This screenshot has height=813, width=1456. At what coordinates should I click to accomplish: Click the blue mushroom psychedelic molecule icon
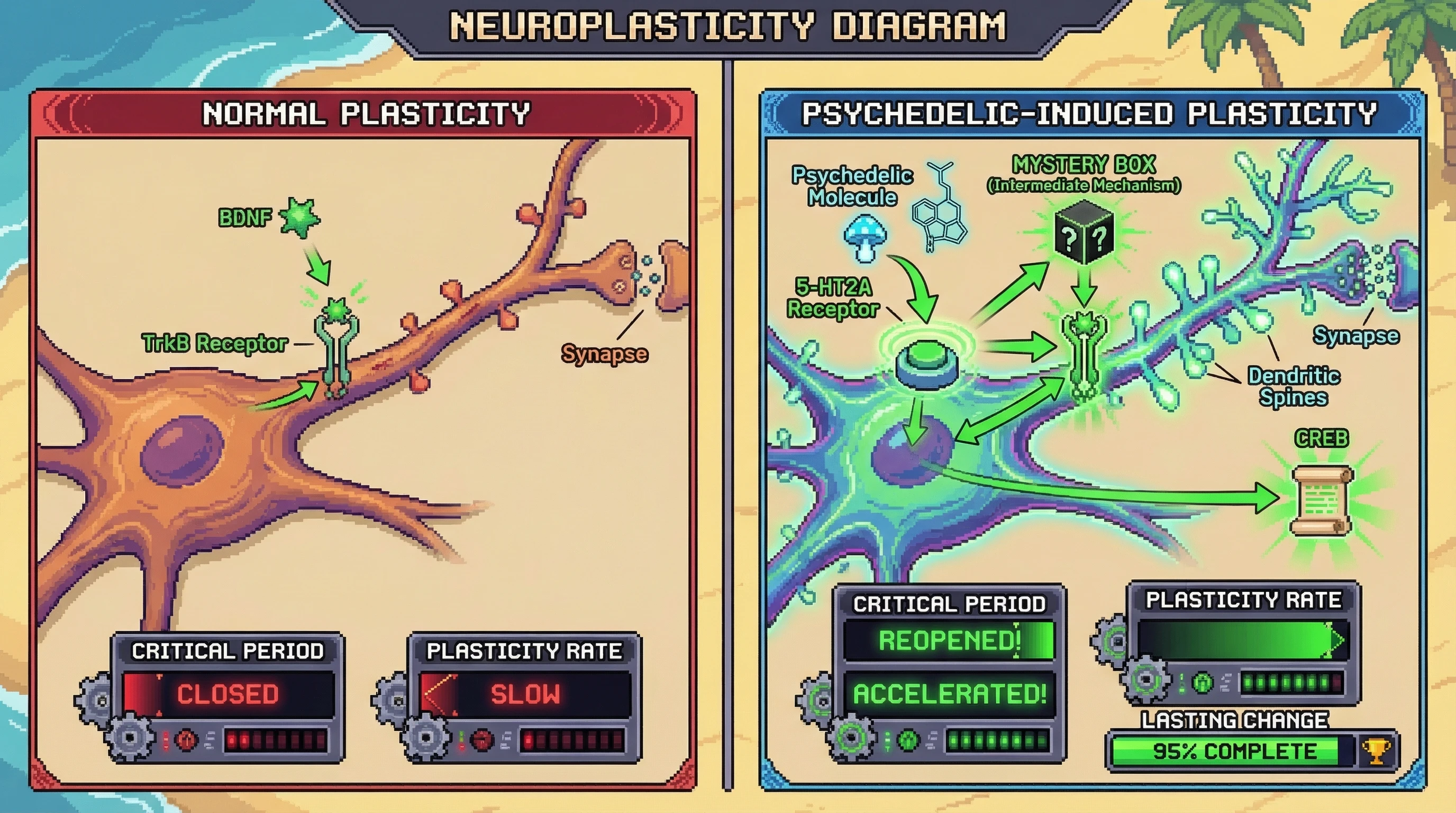click(x=864, y=239)
